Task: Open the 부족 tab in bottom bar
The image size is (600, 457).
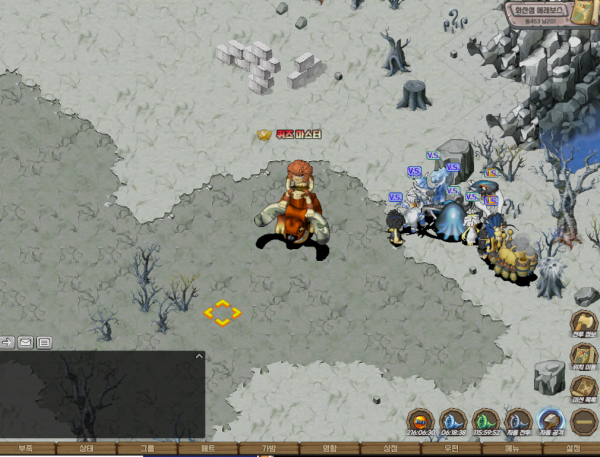Action: tap(24, 450)
